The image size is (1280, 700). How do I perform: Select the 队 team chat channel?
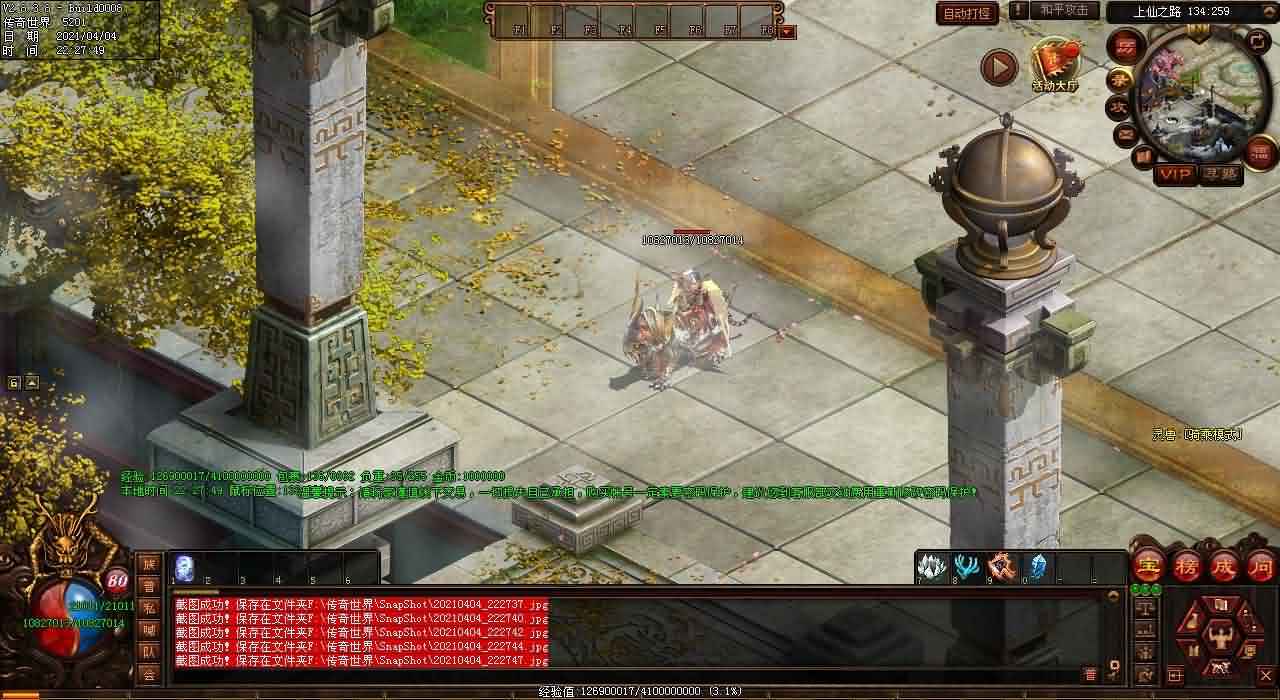[149, 652]
